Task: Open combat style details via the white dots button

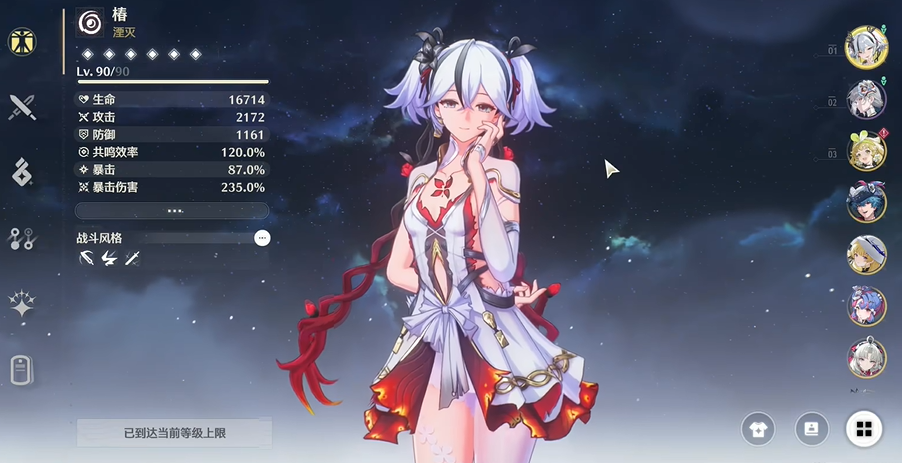Action: tap(262, 238)
